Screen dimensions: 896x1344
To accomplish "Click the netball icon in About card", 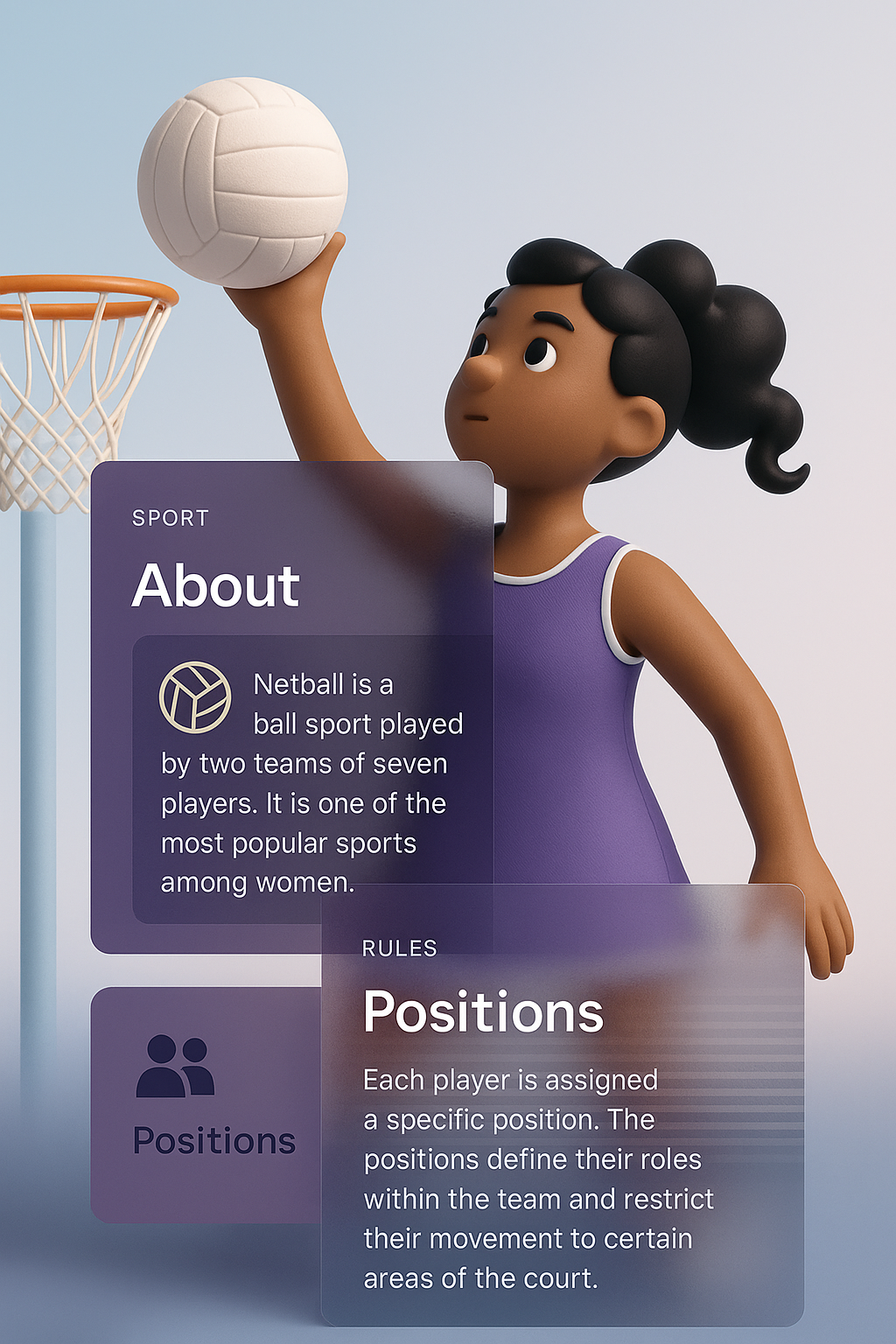I will tap(195, 696).
